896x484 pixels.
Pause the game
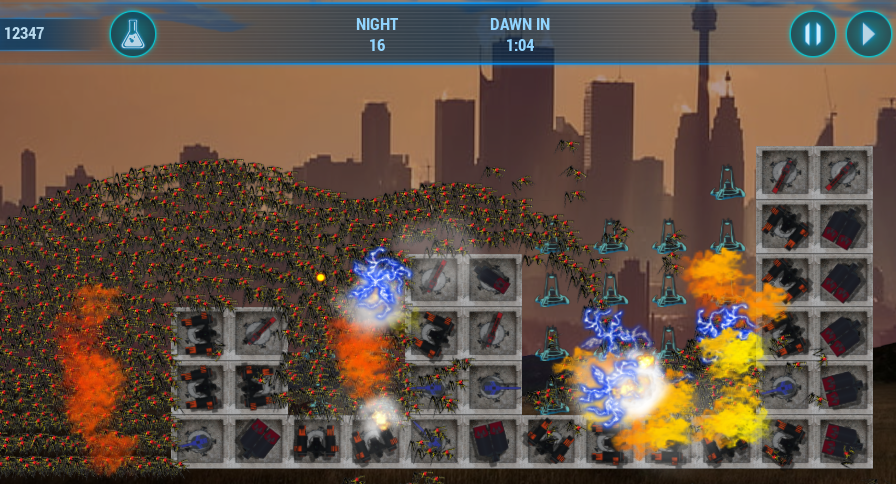click(x=812, y=34)
